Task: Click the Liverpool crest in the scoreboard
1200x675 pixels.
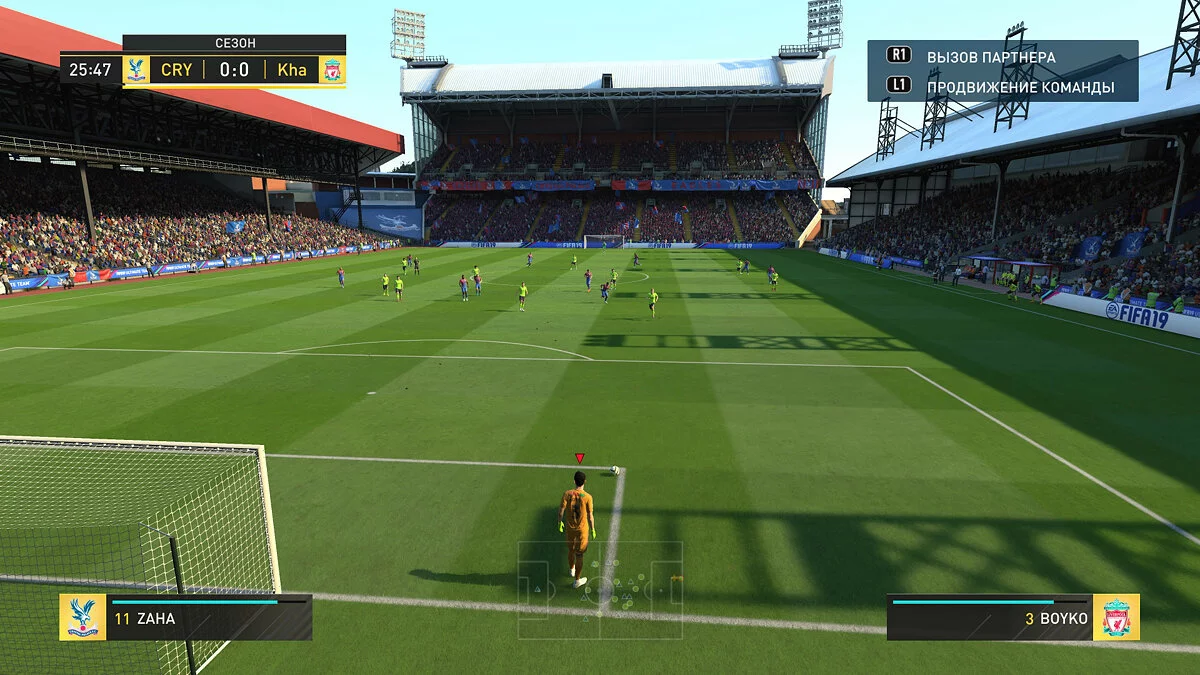Action: (332, 70)
